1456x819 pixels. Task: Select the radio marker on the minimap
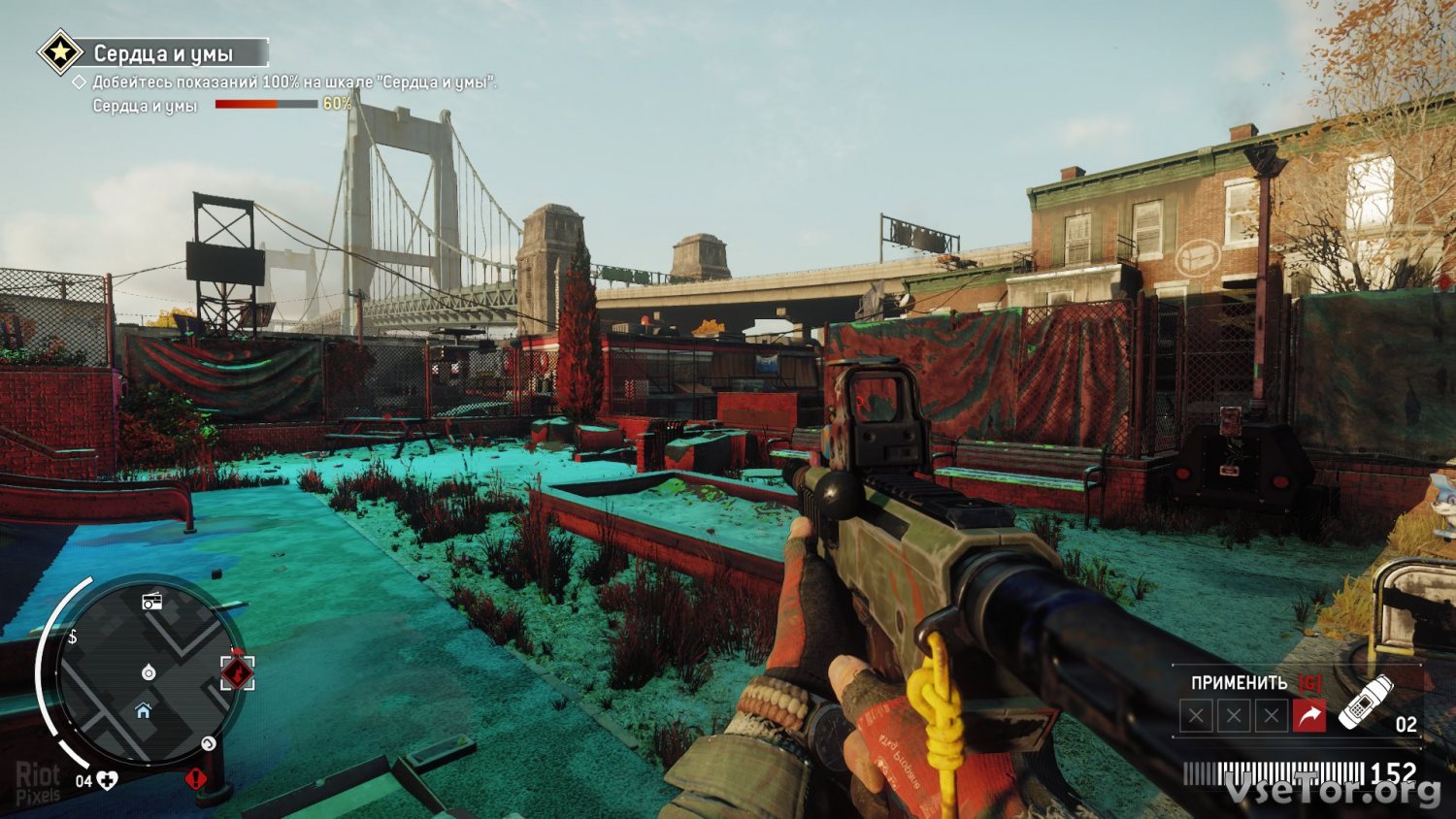[152, 602]
